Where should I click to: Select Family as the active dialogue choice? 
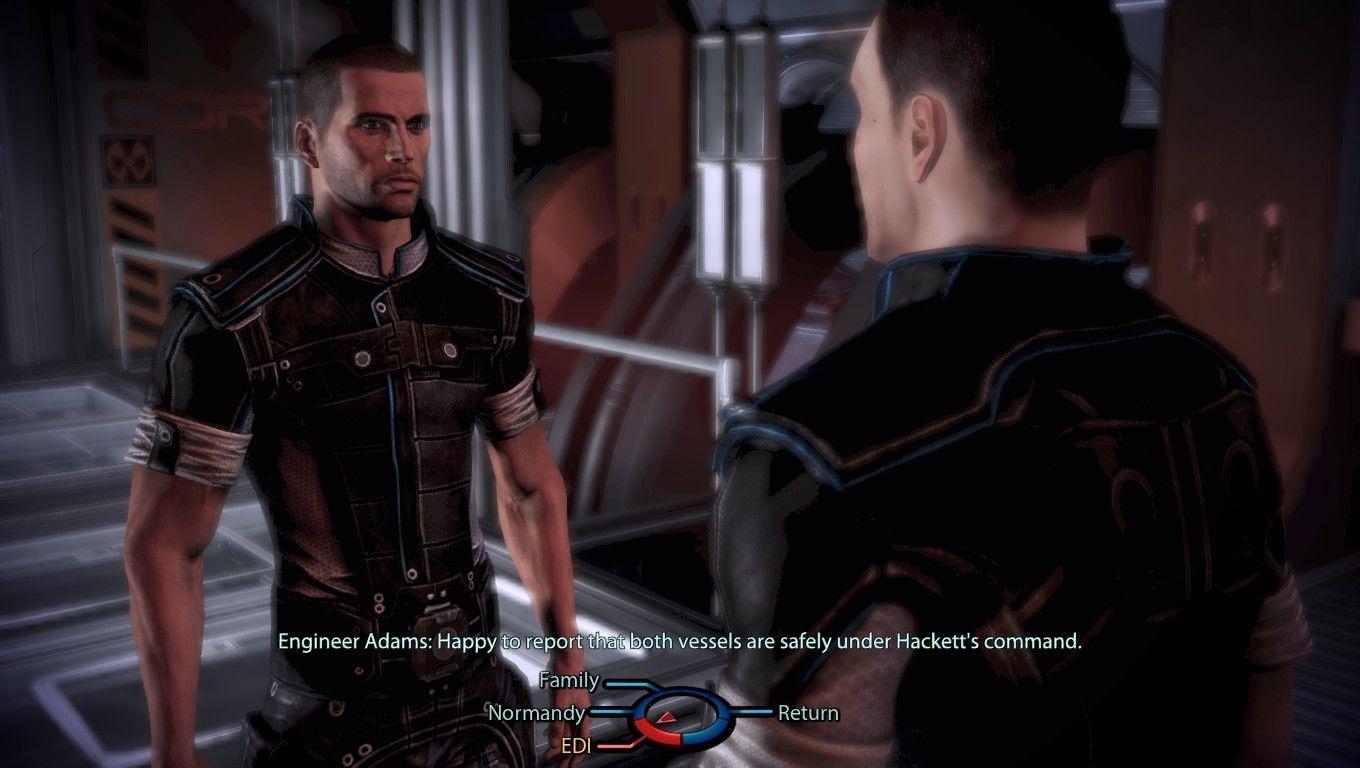pos(570,680)
